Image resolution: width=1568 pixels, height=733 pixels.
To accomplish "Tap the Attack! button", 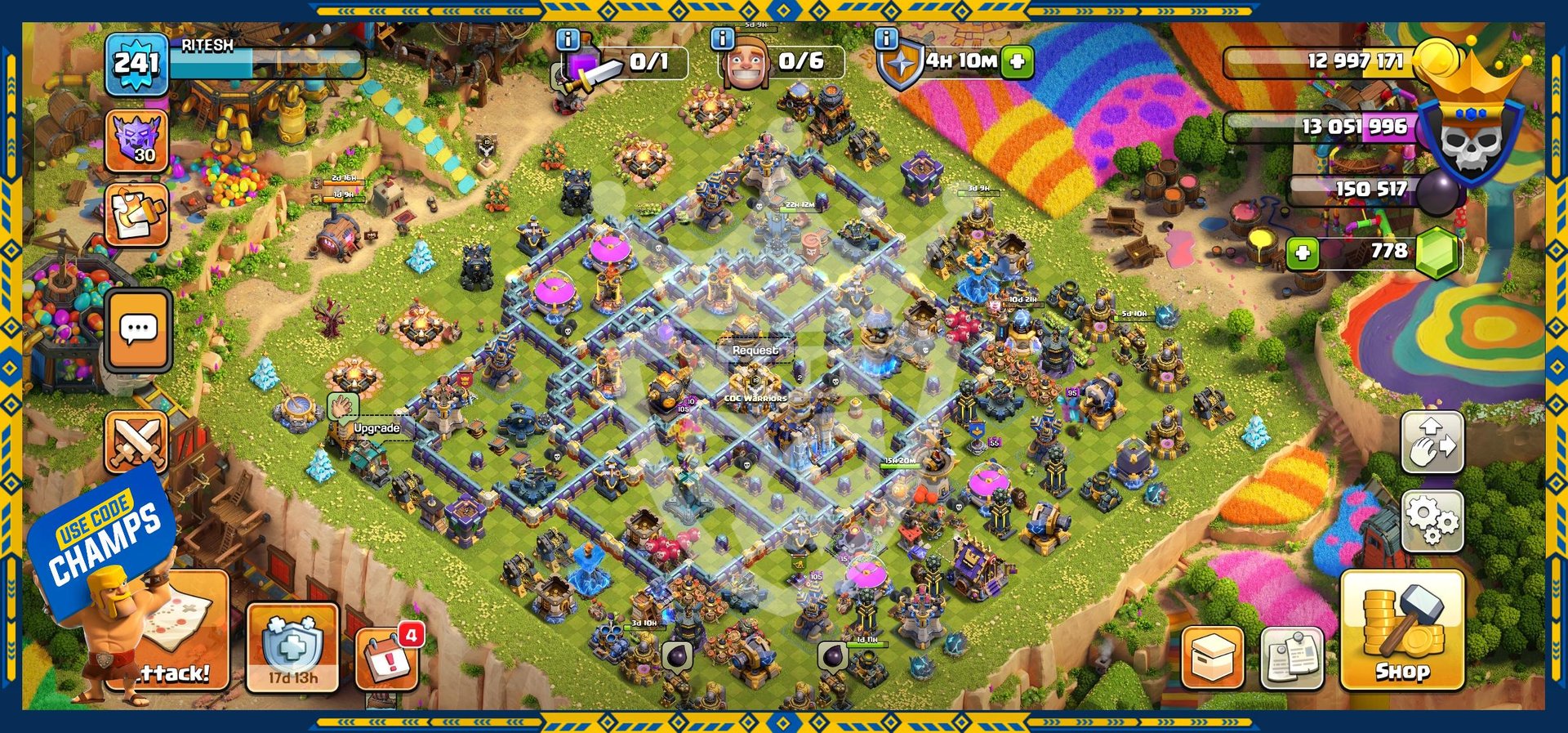I will point(176,646).
